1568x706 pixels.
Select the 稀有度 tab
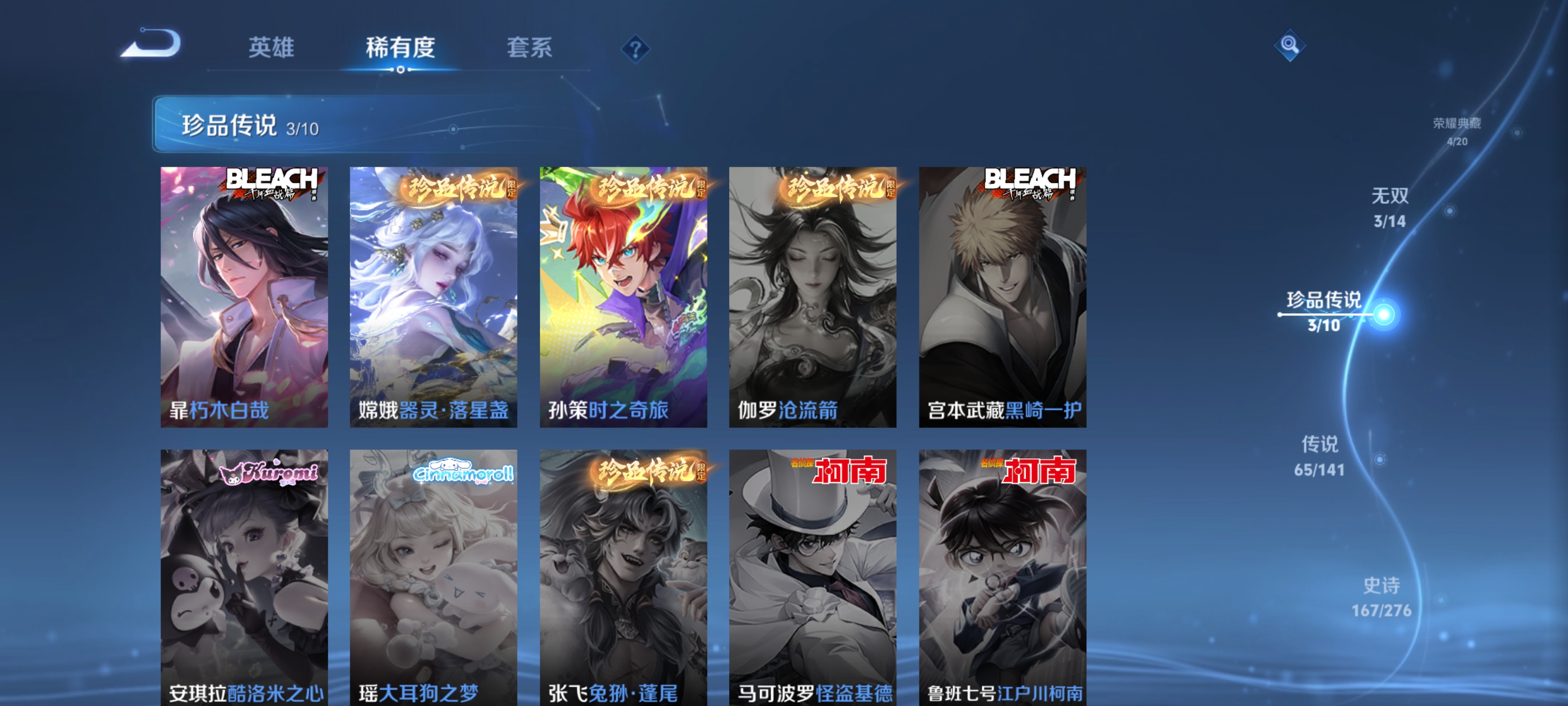tap(402, 49)
